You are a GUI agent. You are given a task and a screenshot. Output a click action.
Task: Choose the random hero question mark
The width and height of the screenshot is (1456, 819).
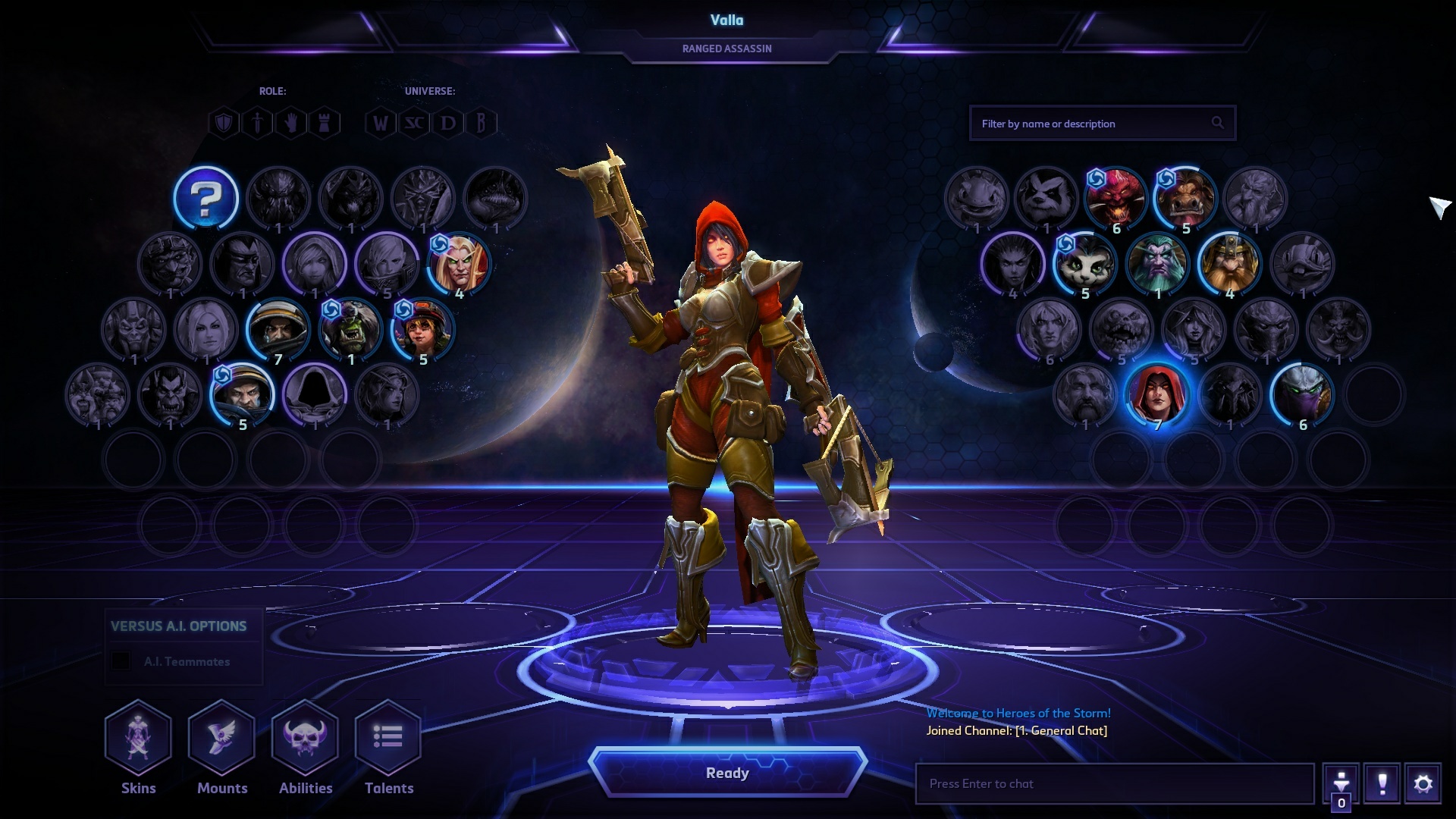(x=206, y=199)
